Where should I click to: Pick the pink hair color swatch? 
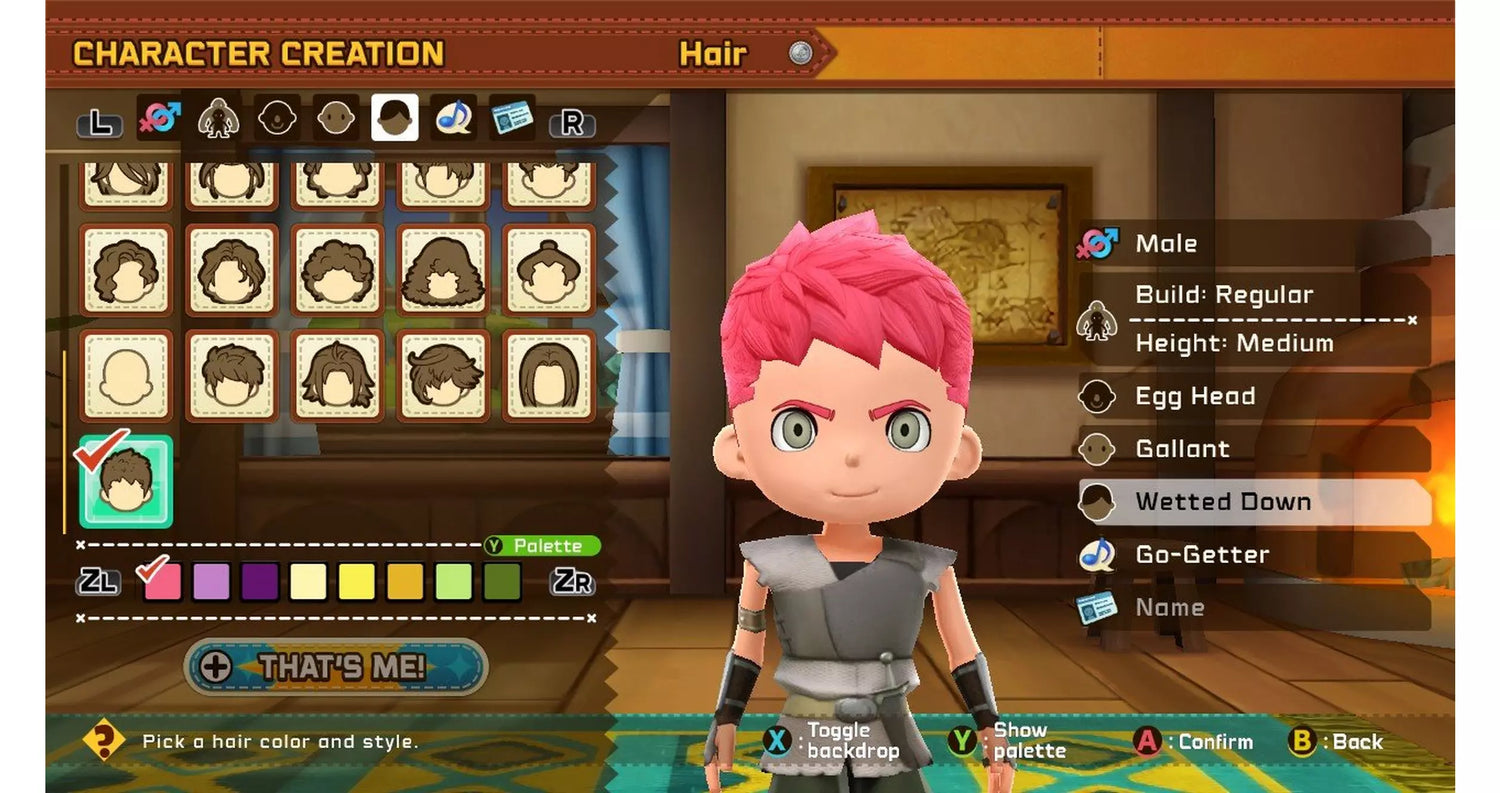[x=163, y=582]
